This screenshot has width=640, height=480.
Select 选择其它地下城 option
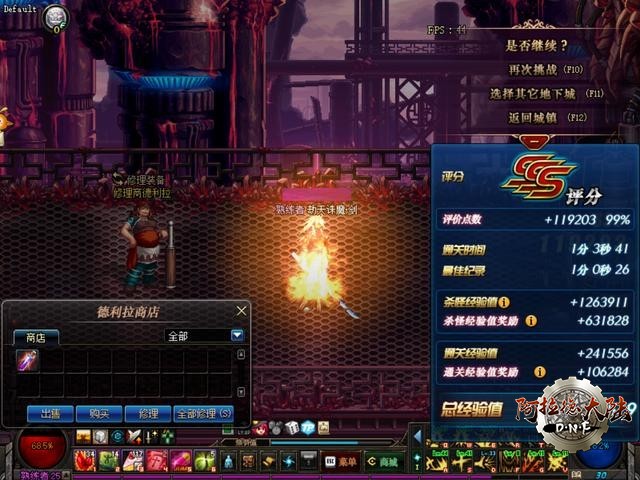pyautogui.click(x=546, y=93)
